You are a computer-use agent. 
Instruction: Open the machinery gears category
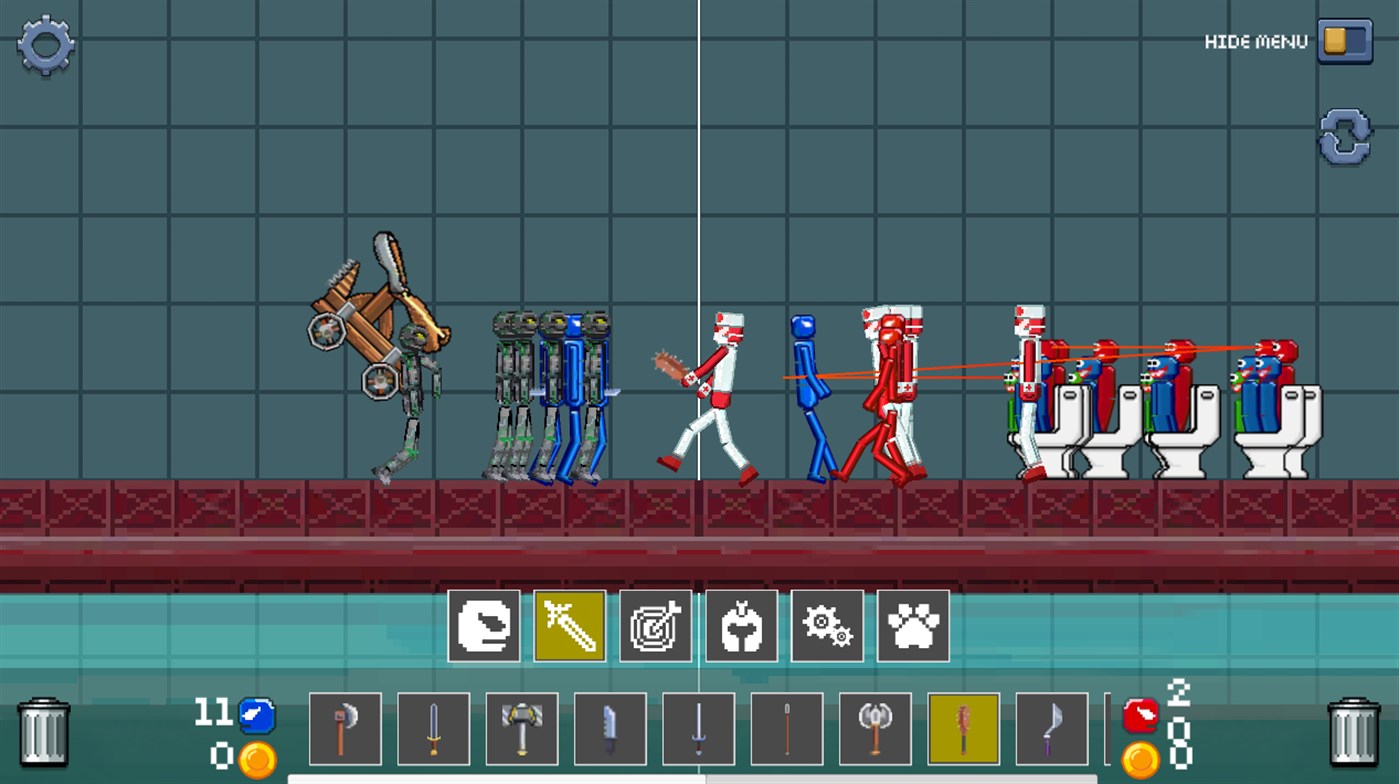[x=828, y=628]
